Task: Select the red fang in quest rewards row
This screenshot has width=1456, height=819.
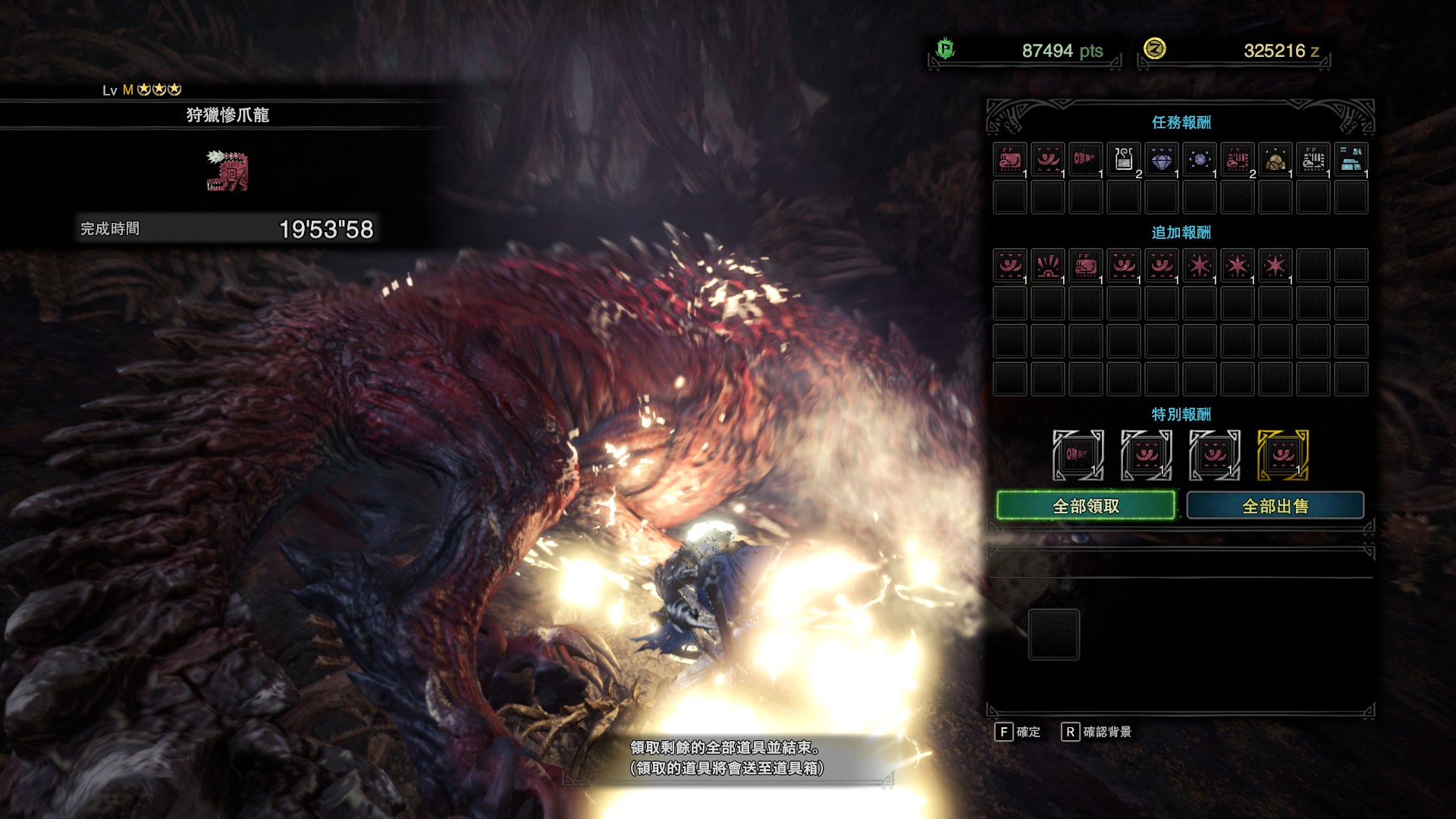Action: 1086,160
